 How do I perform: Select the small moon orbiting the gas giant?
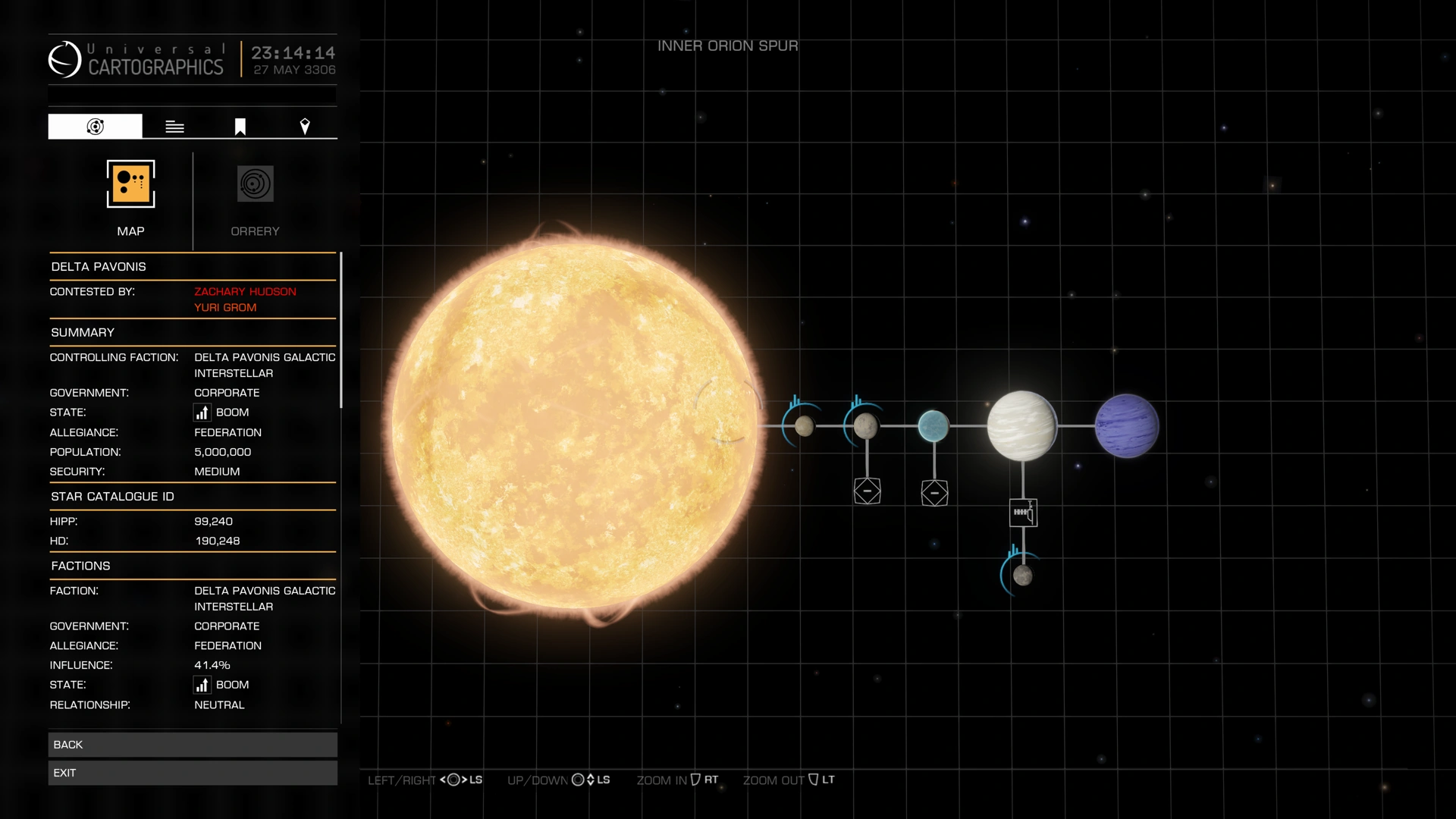coord(1023,576)
